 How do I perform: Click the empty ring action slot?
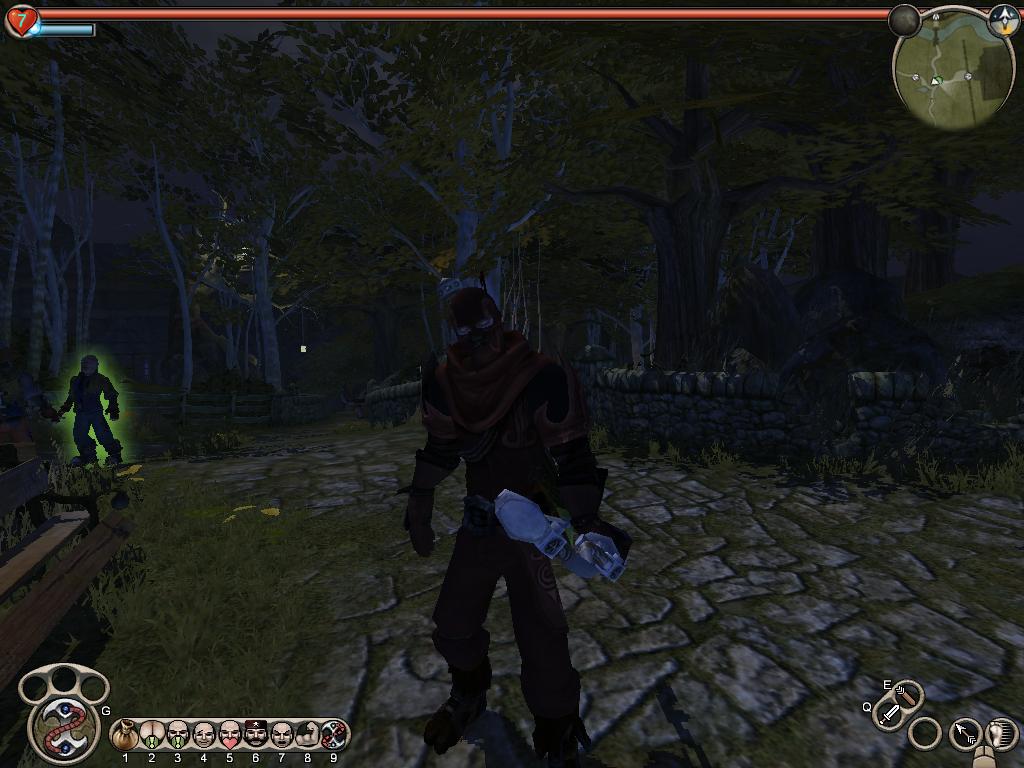[x=926, y=734]
